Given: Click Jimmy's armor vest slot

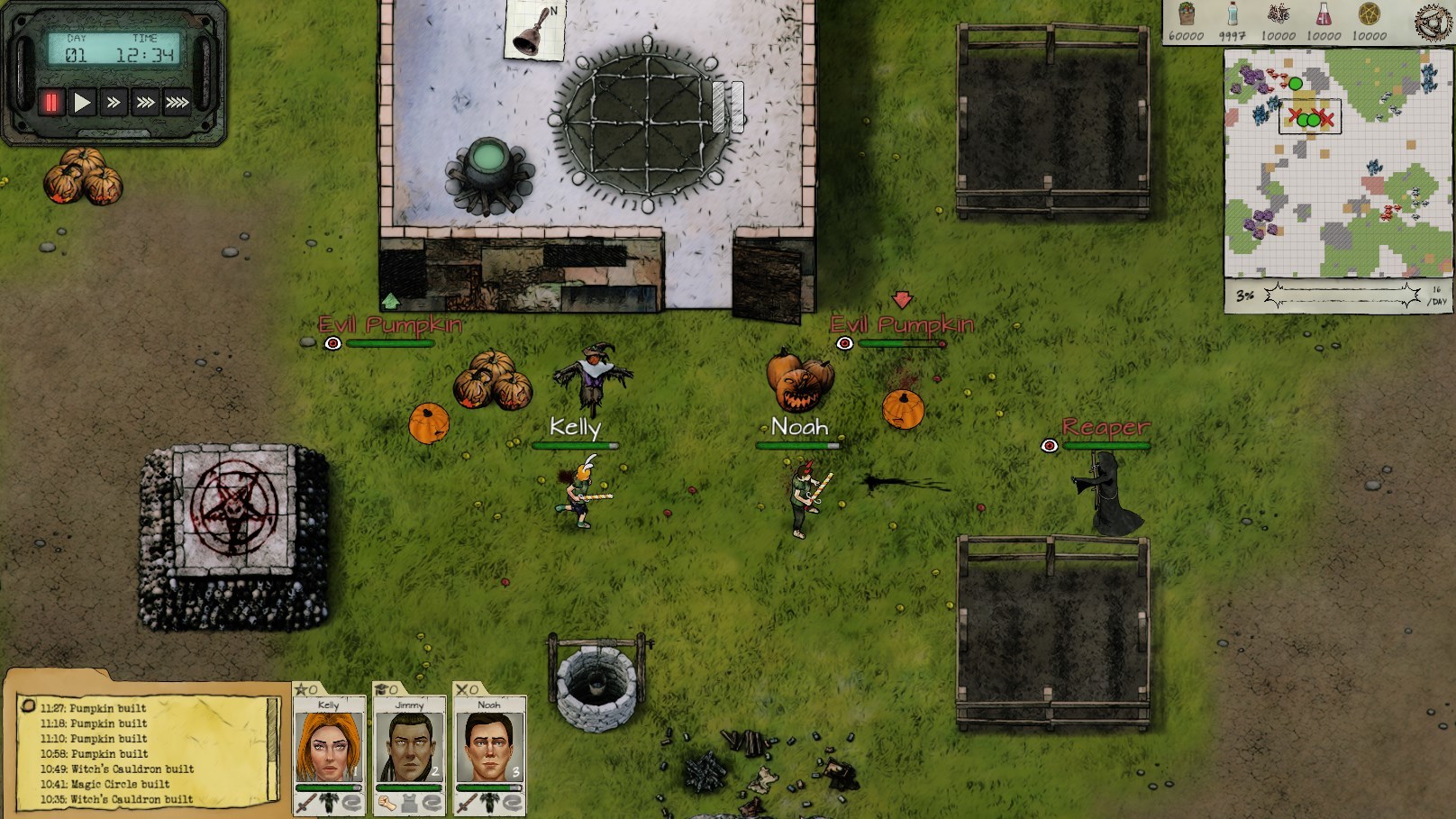Looking at the screenshot, I should coord(409,802).
